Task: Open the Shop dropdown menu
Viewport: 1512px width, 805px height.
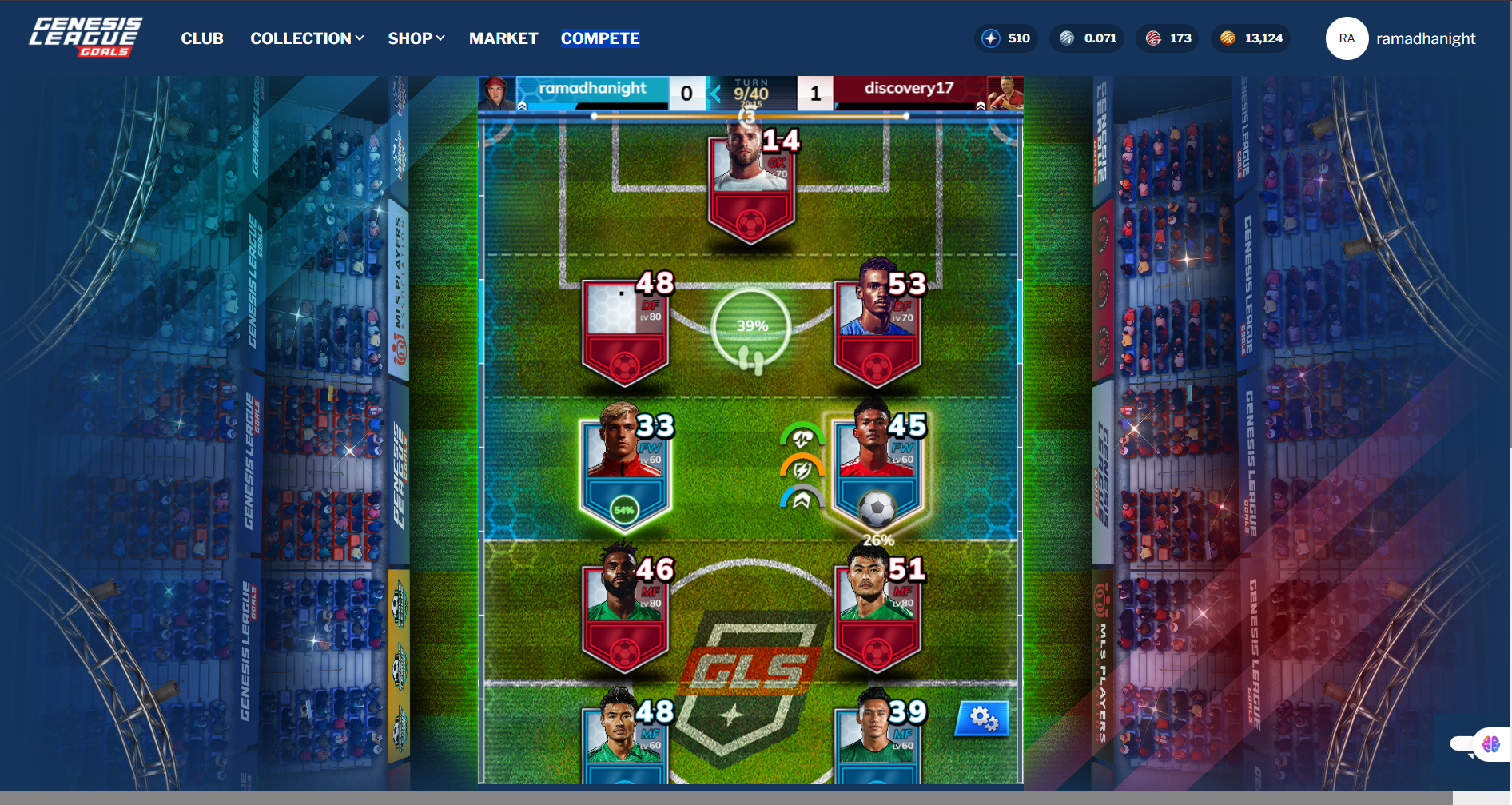Action: click(416, 38)
